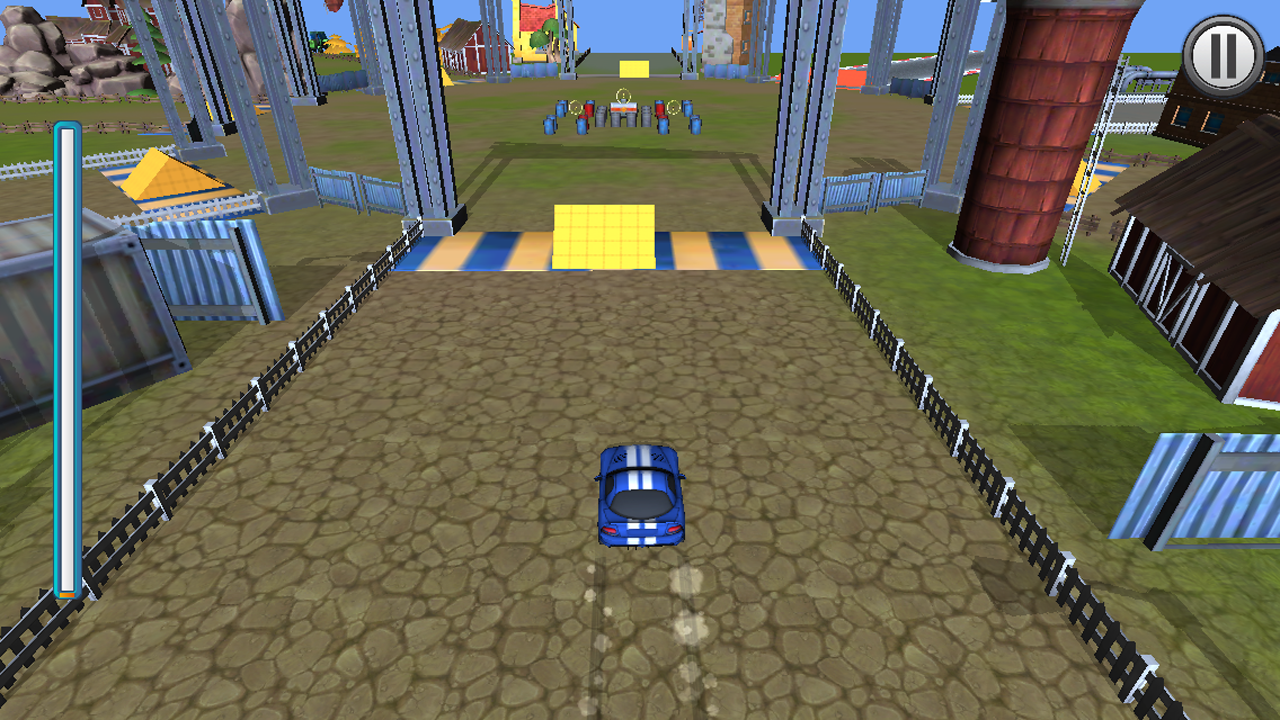Tap the glowing coin ring left of the barrels
Image resolution: width=1280 pixels, height=720 pixels.
click(575, 107)
